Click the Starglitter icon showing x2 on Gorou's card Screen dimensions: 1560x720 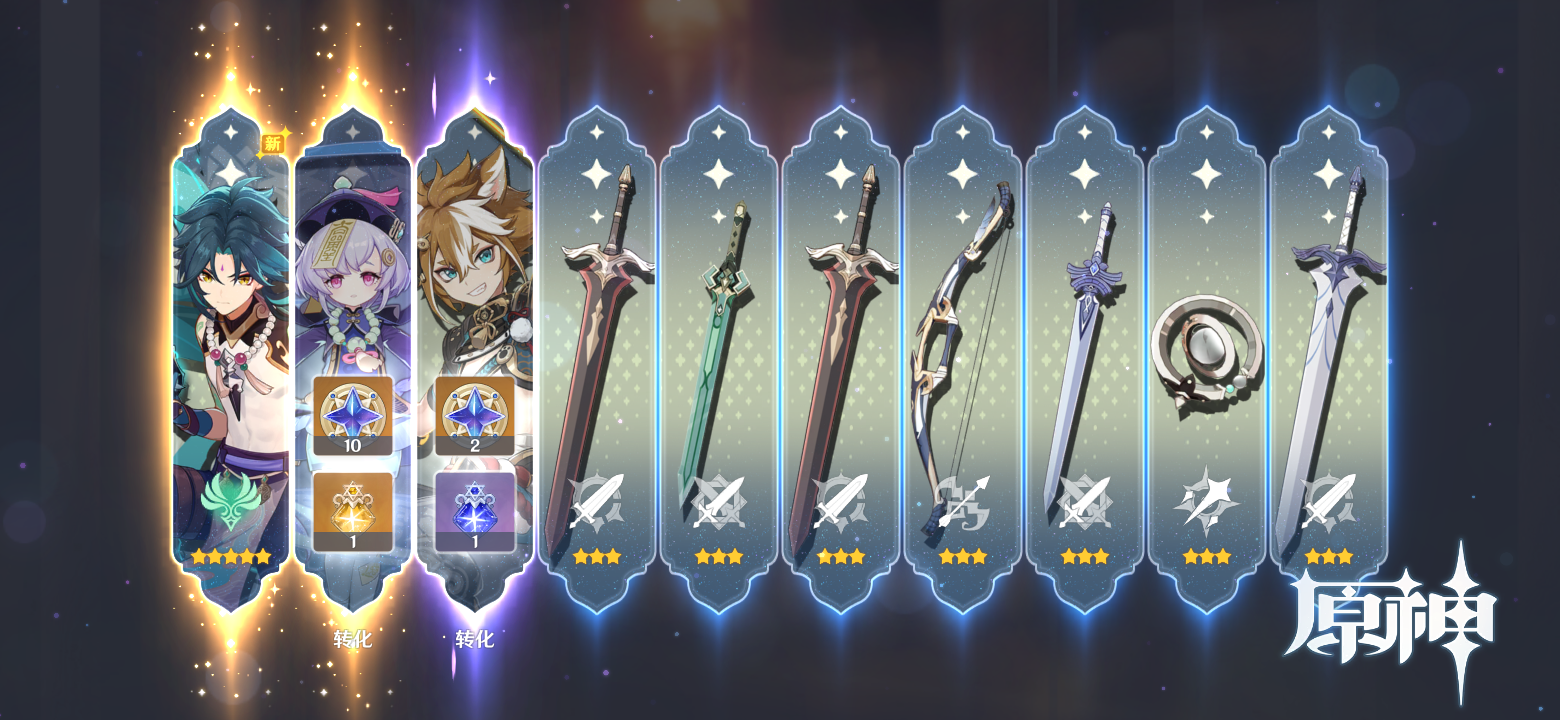[x=473, y=414]
